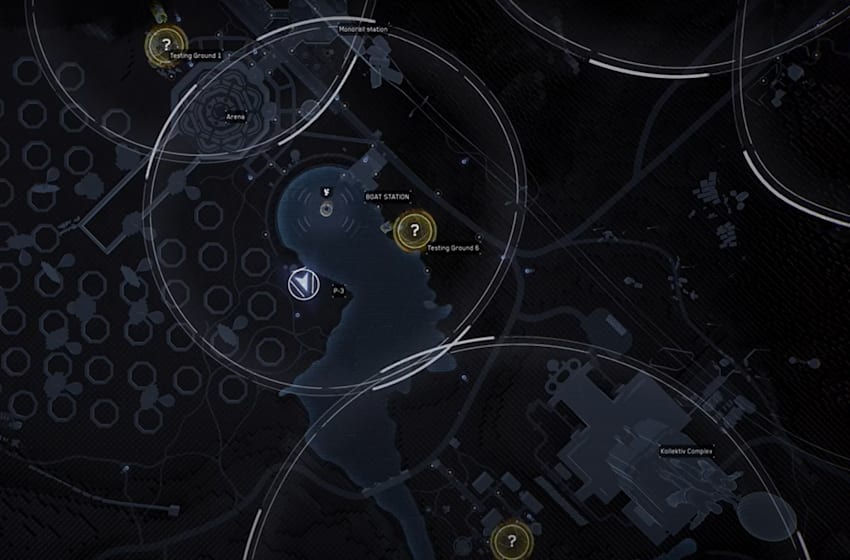
Task: Select the circular lake marker left of Boat Station
Action: click(x=327, y=208)
